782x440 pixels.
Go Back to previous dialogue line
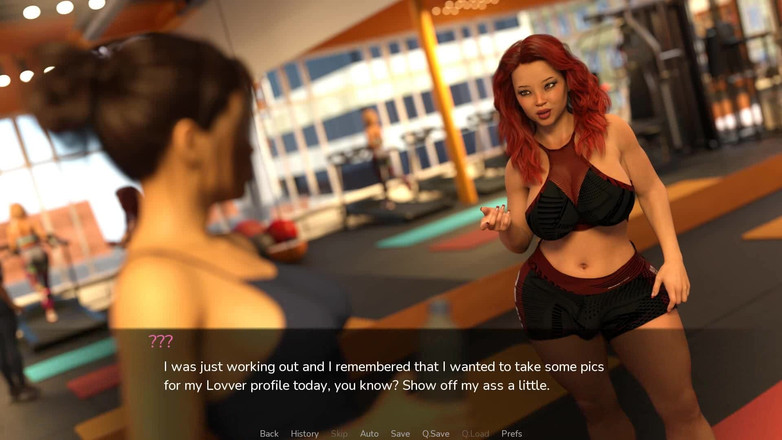(x=269, y=434)
